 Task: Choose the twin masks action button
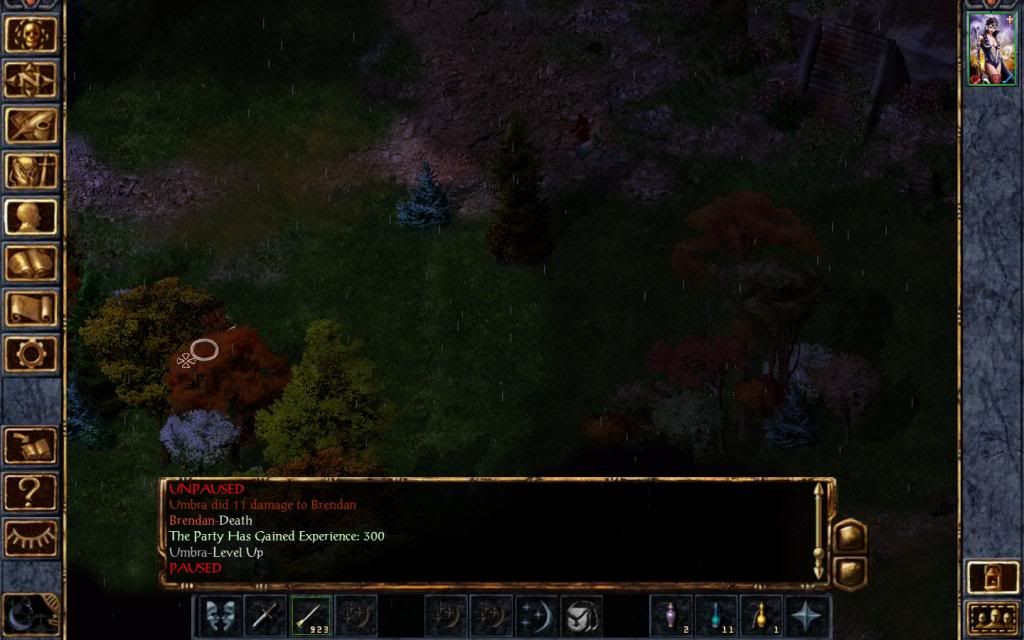click(x=218, y=615)
